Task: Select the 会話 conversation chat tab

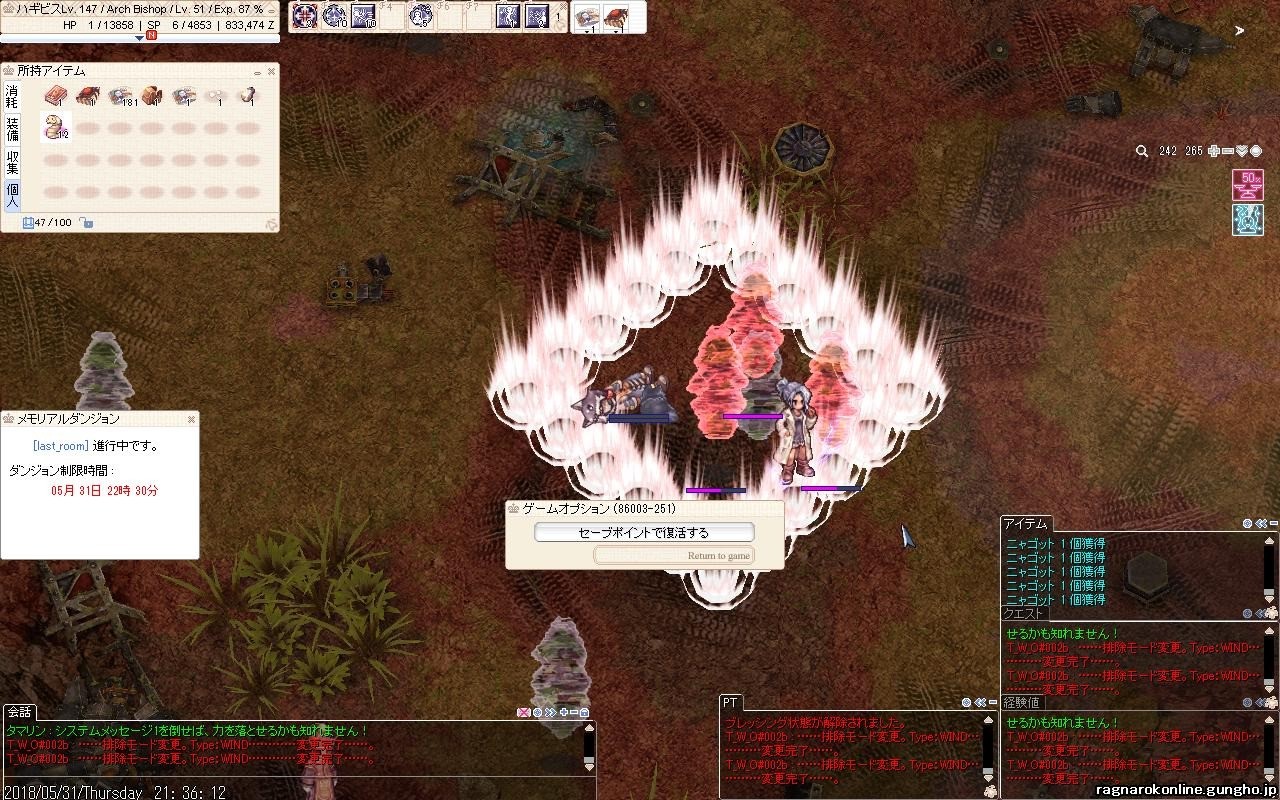Action: 19,712
